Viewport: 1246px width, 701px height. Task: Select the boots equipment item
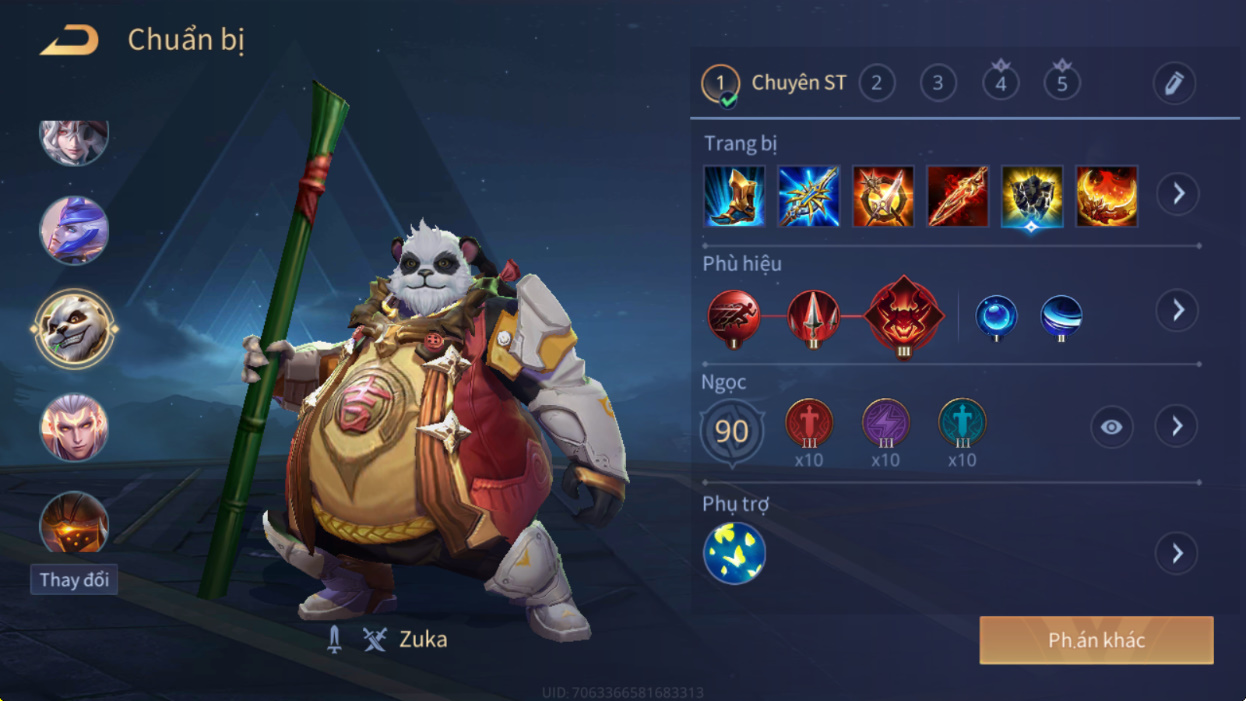tap(734, 196)
